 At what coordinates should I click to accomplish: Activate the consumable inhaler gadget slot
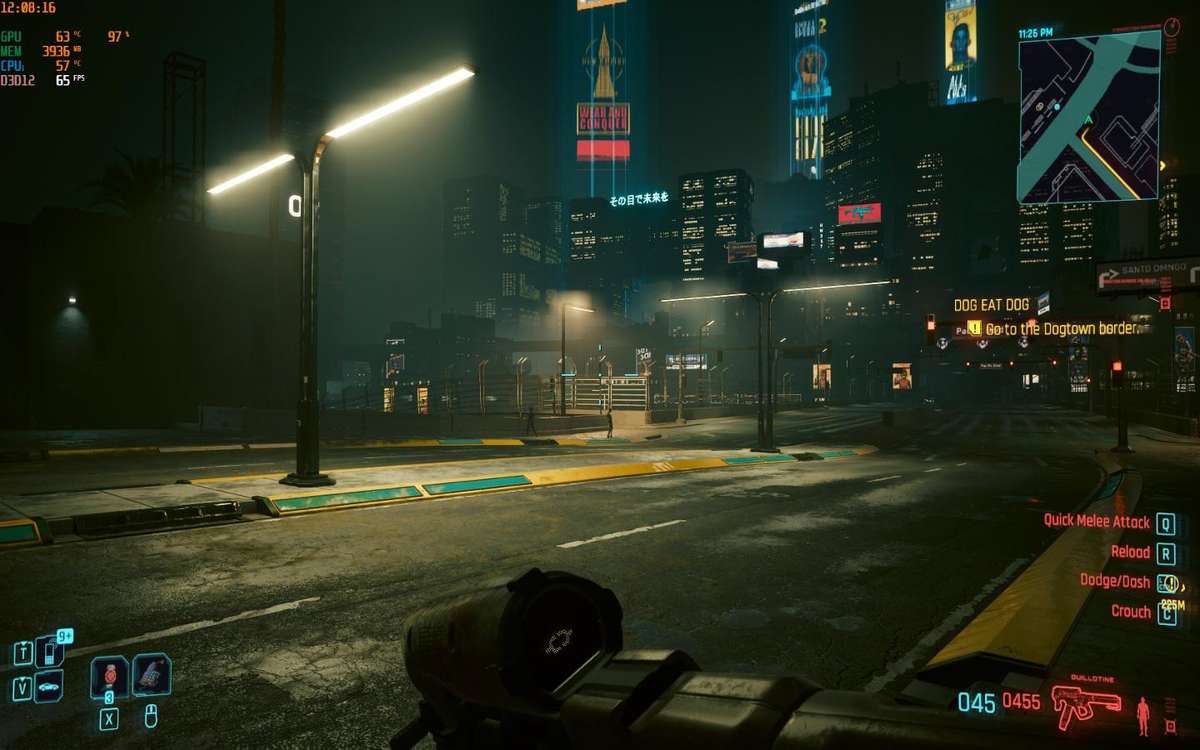tap(151, 675)
